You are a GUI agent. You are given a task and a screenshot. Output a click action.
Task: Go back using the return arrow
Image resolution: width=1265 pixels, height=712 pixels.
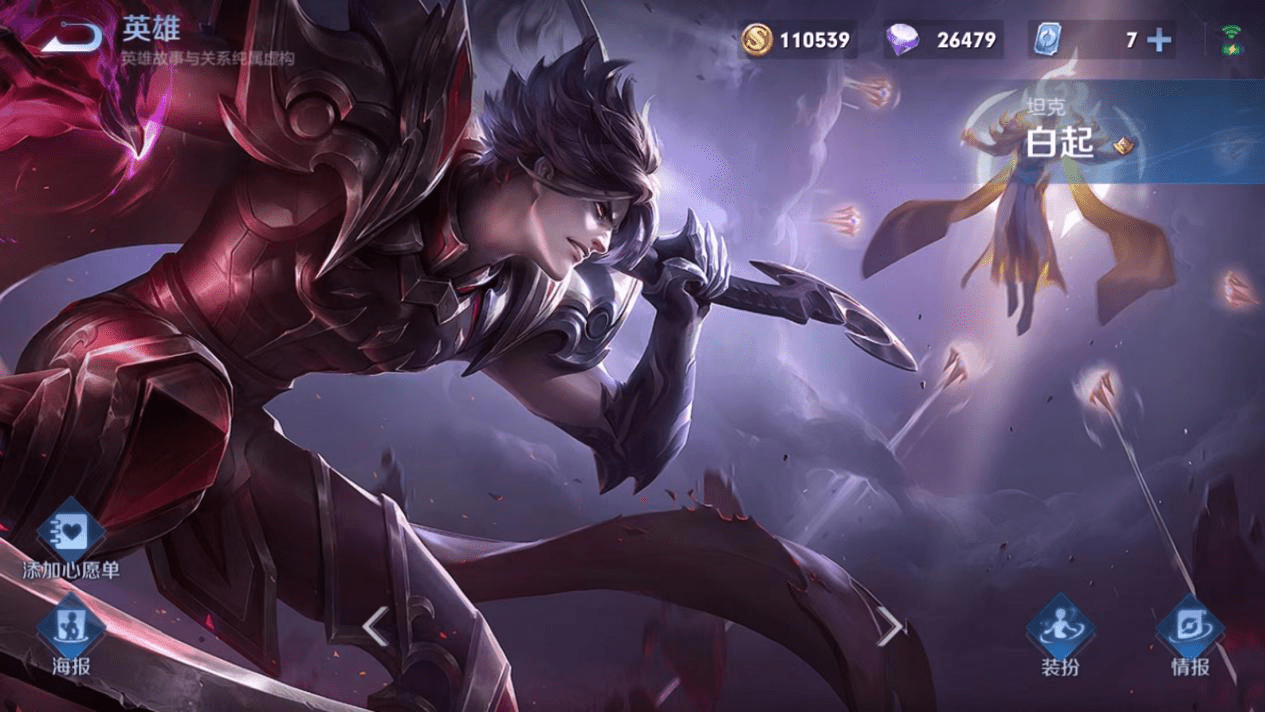(71, 38)
